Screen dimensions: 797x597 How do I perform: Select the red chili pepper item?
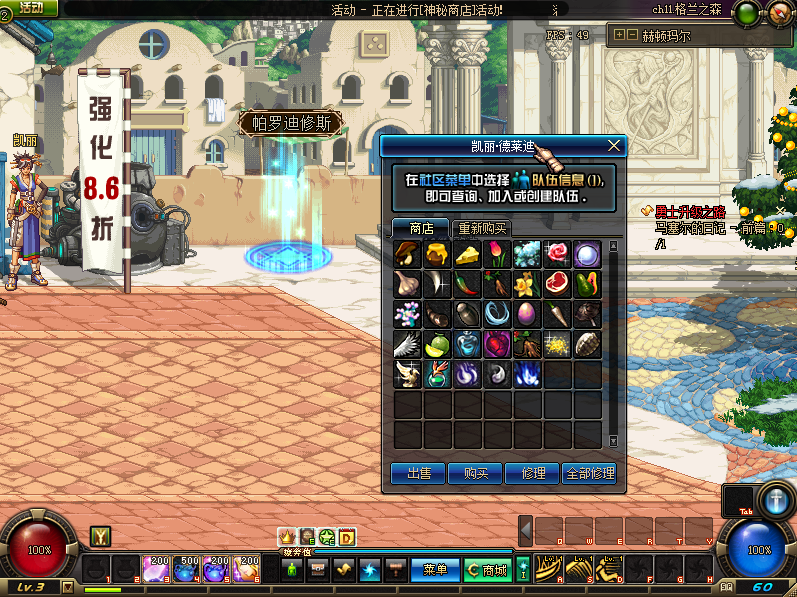click(468, 284)
